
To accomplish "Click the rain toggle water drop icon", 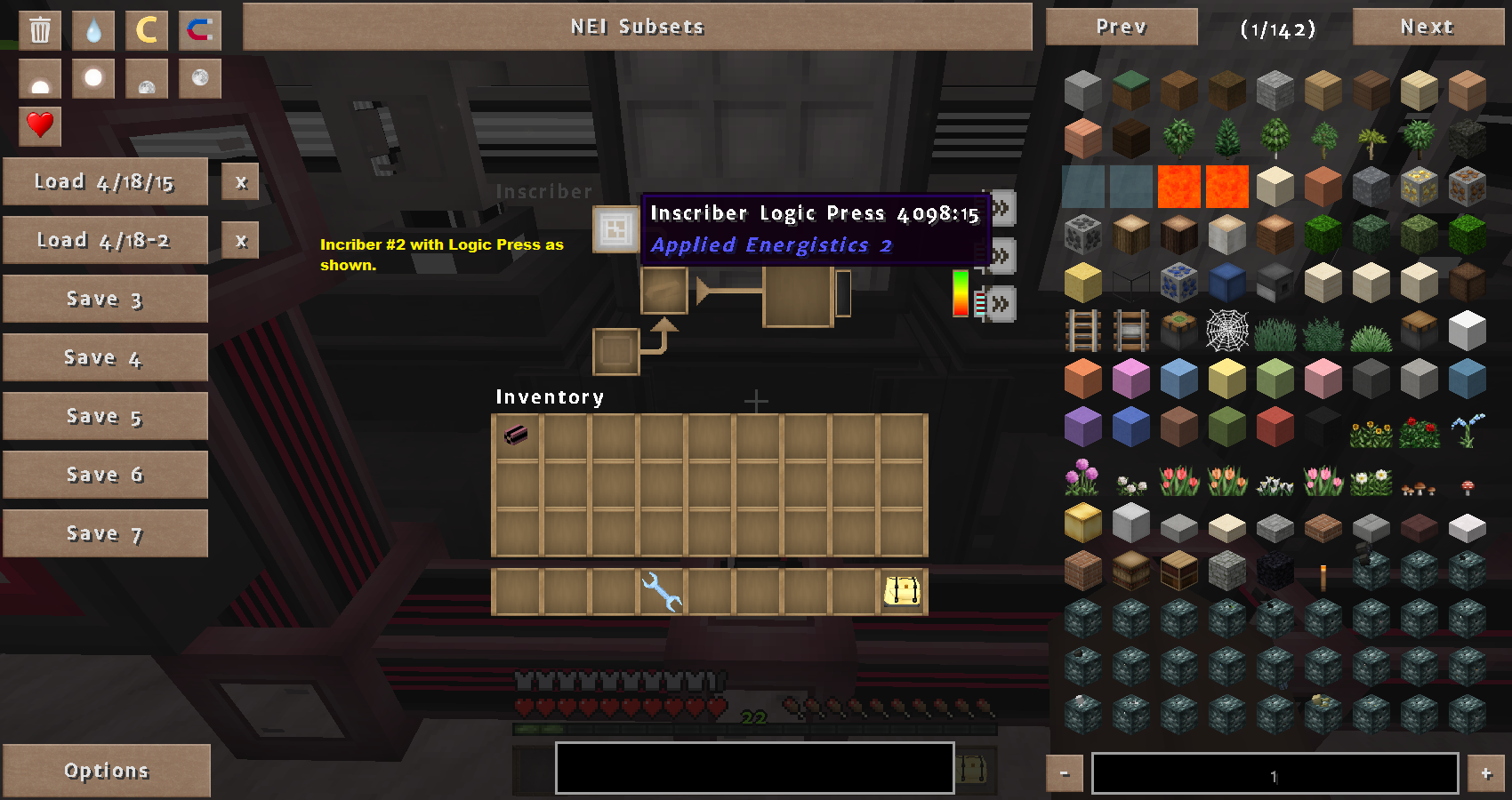I will pyautogui.click(x=93, y=30).
